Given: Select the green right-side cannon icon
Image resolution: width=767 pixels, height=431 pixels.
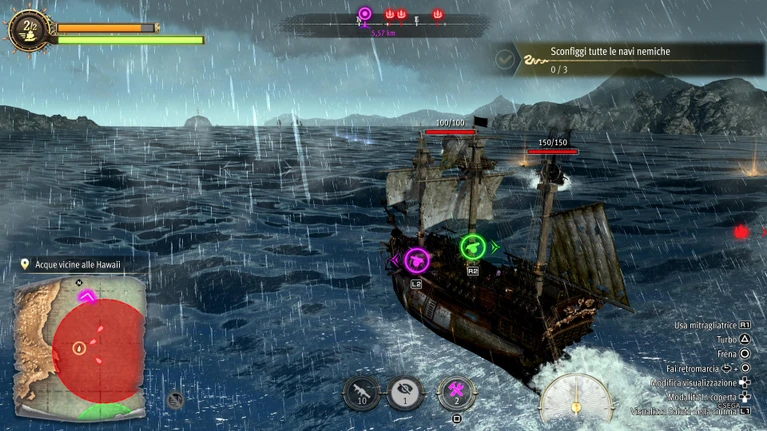Looking at the screenshot, I should click(x=472, y=246).
